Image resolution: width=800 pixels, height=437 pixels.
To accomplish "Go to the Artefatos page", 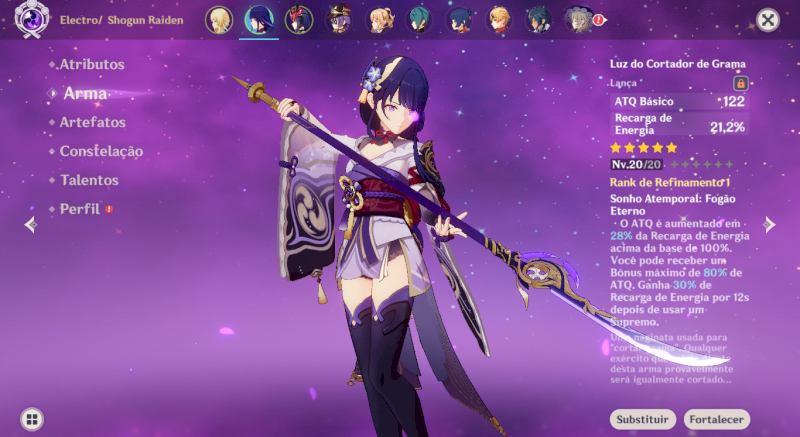I will 92,122.
